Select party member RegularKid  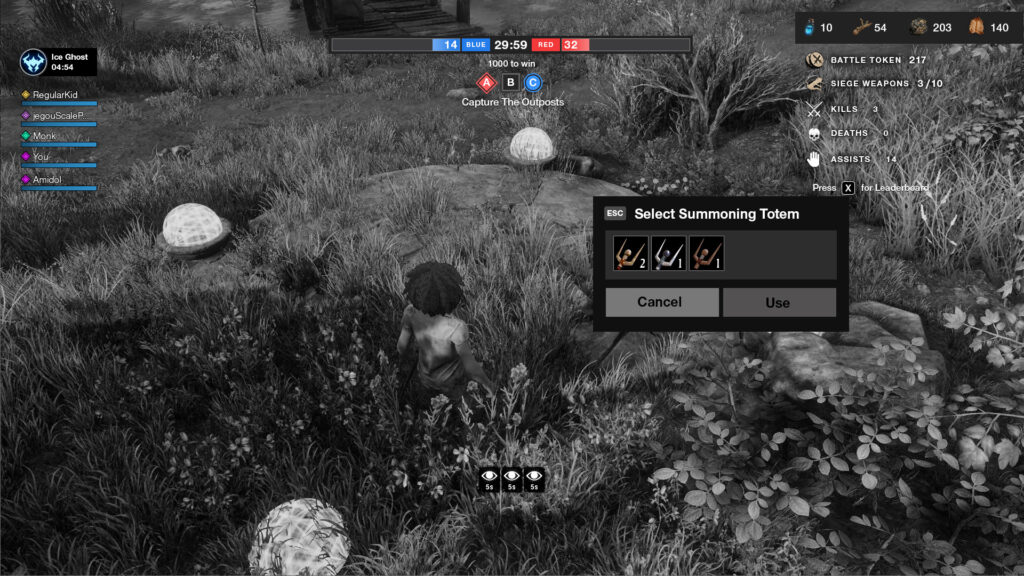(x=55, y=95)
